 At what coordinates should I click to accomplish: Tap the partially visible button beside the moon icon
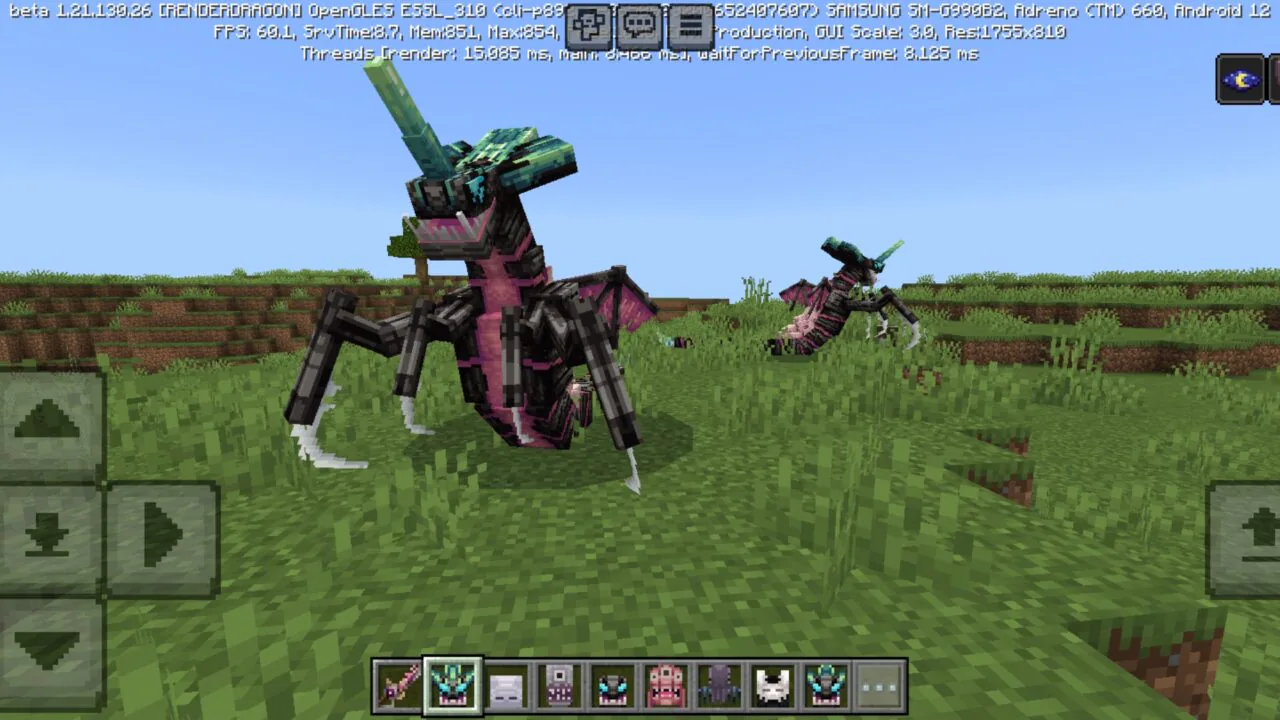[1273, 78]
